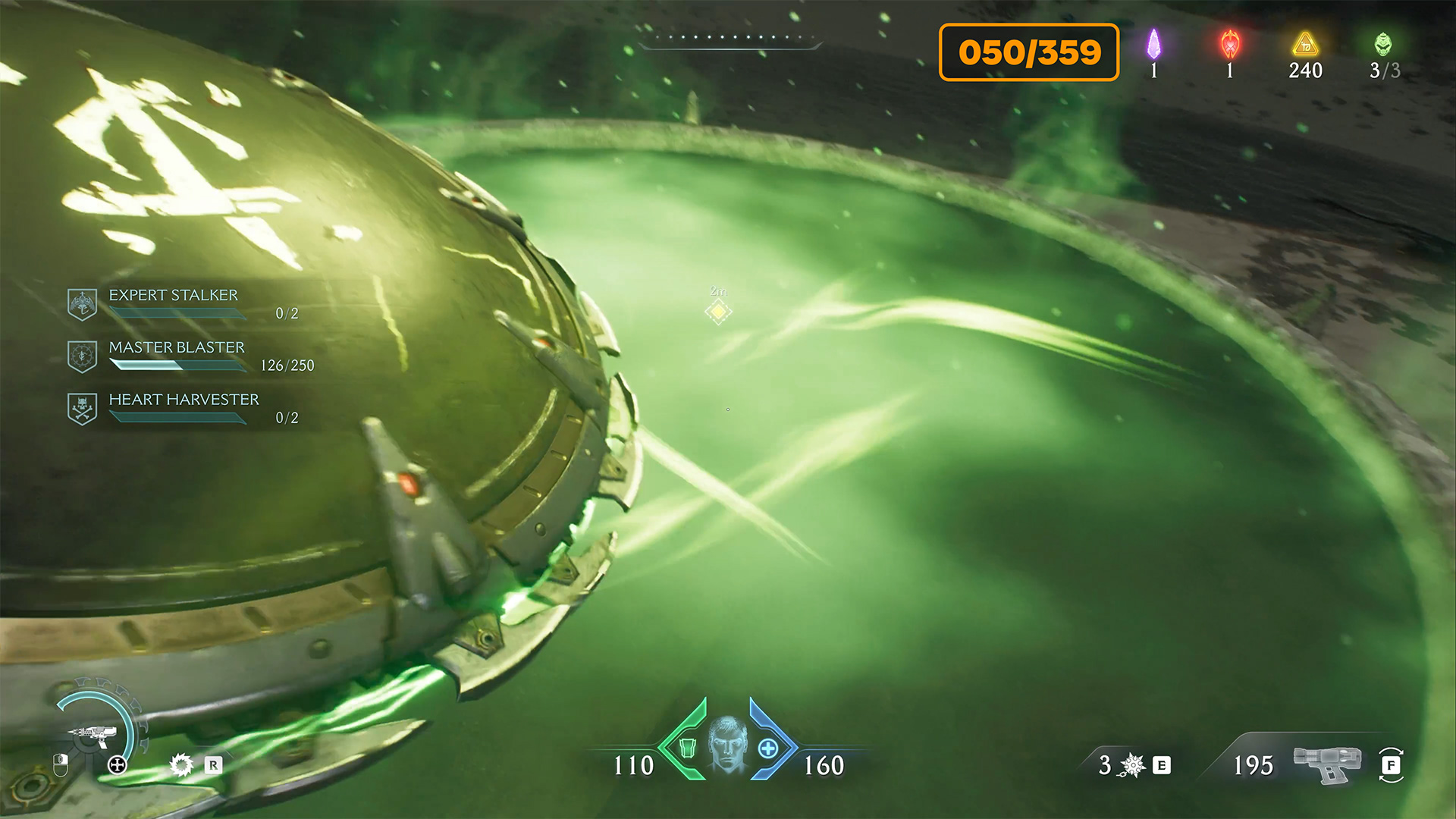Click the purple crystal currency icon
The width and height of the screenshot is (1456, 819).
[x=1153, y=45]
